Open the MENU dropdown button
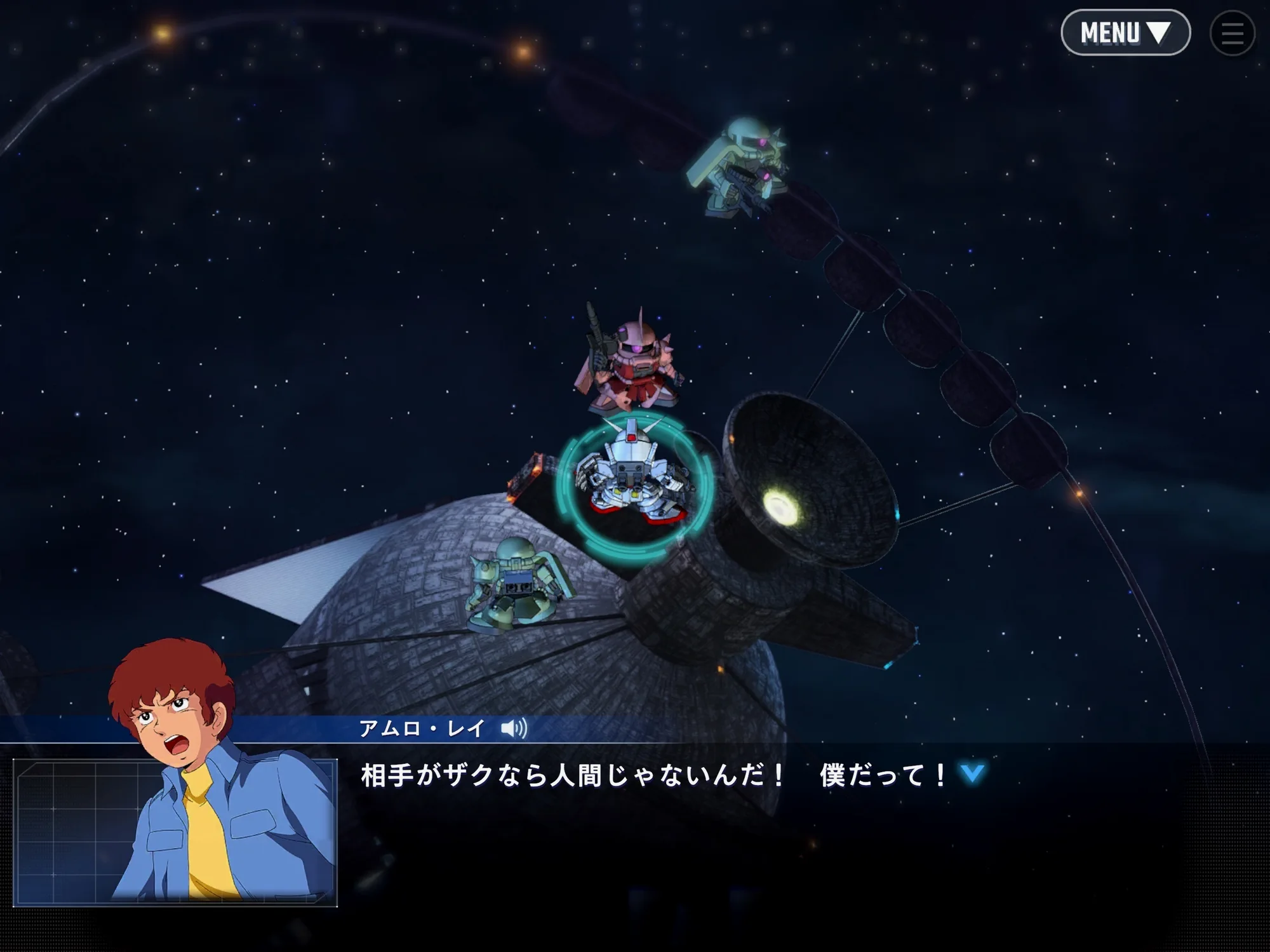The height and width of the screenshot is (952, 1270). 1125,32
